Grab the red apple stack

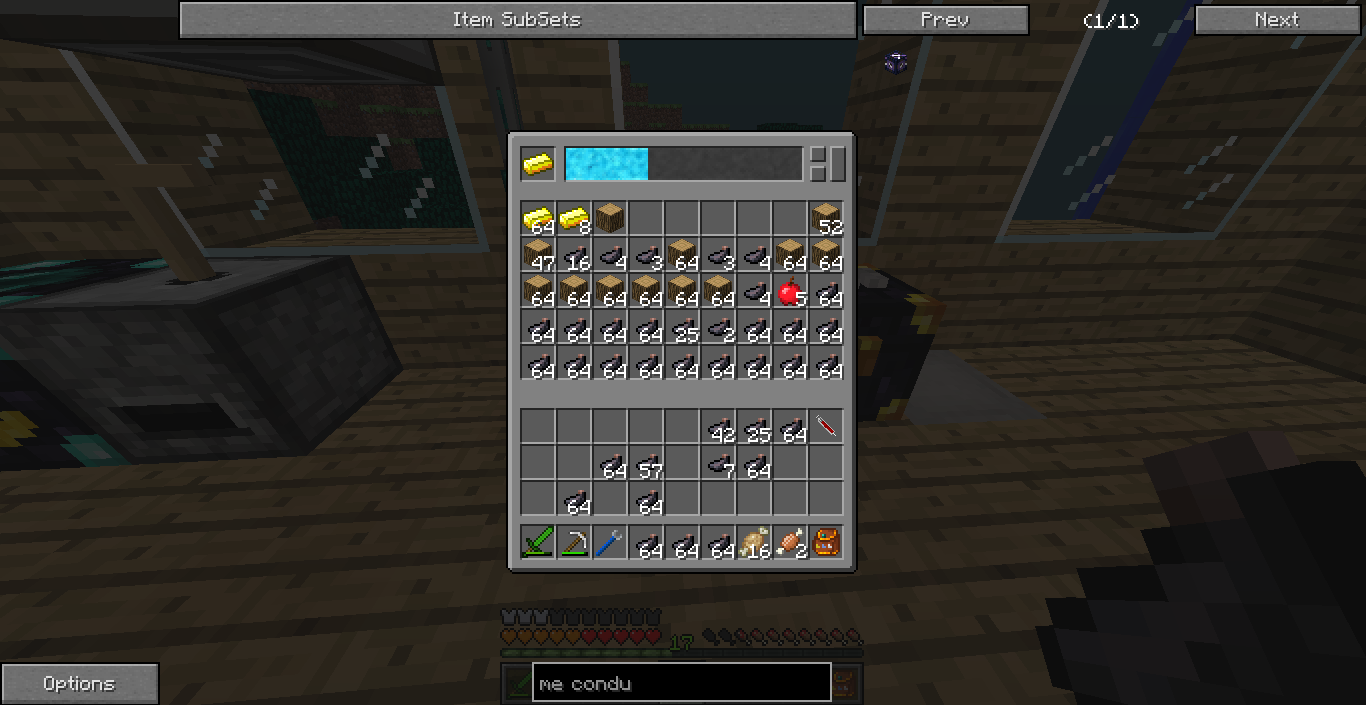click(x=790, y=292)
